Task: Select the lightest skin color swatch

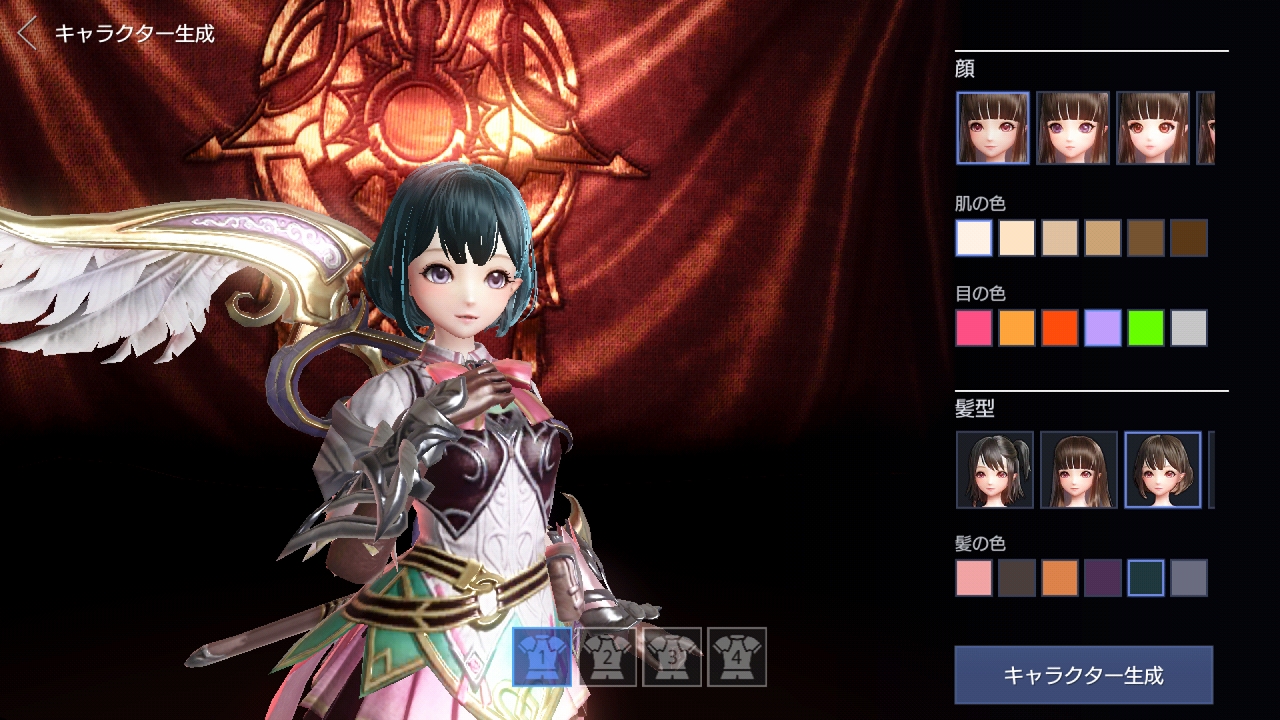Action: 974,238
